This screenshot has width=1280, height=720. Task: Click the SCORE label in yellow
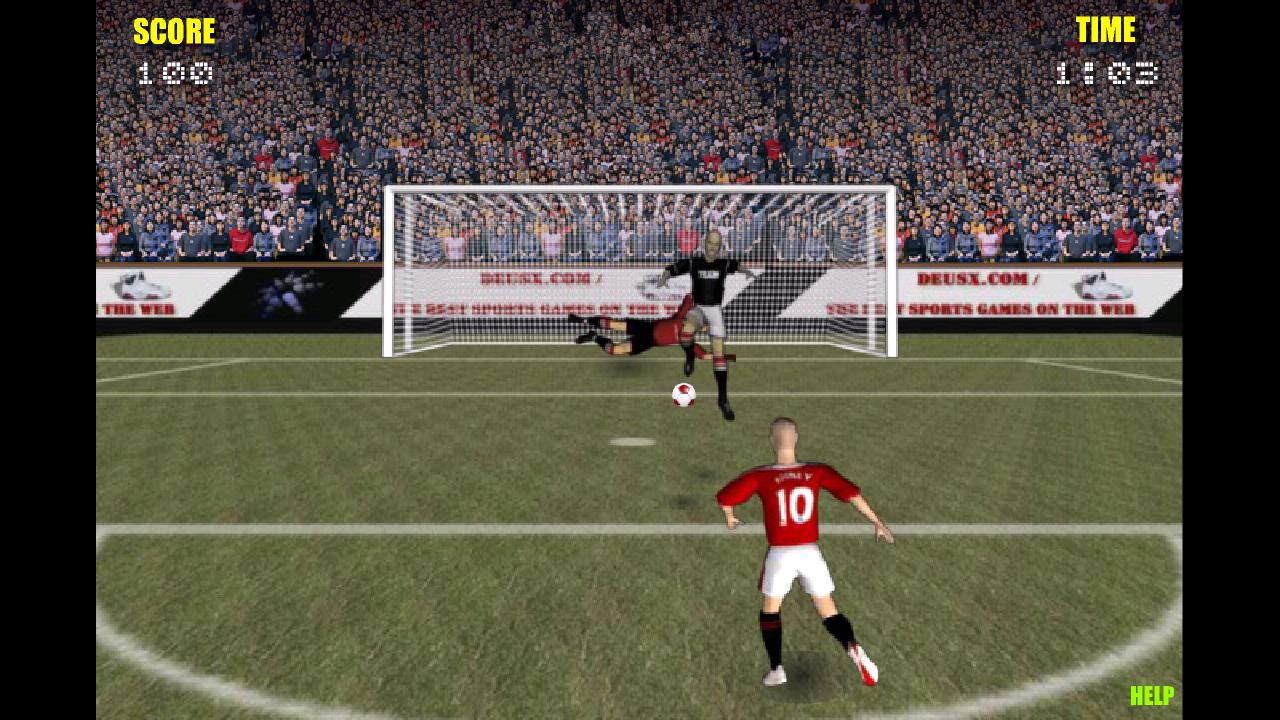pyautogui.click(x=174, y=30)
